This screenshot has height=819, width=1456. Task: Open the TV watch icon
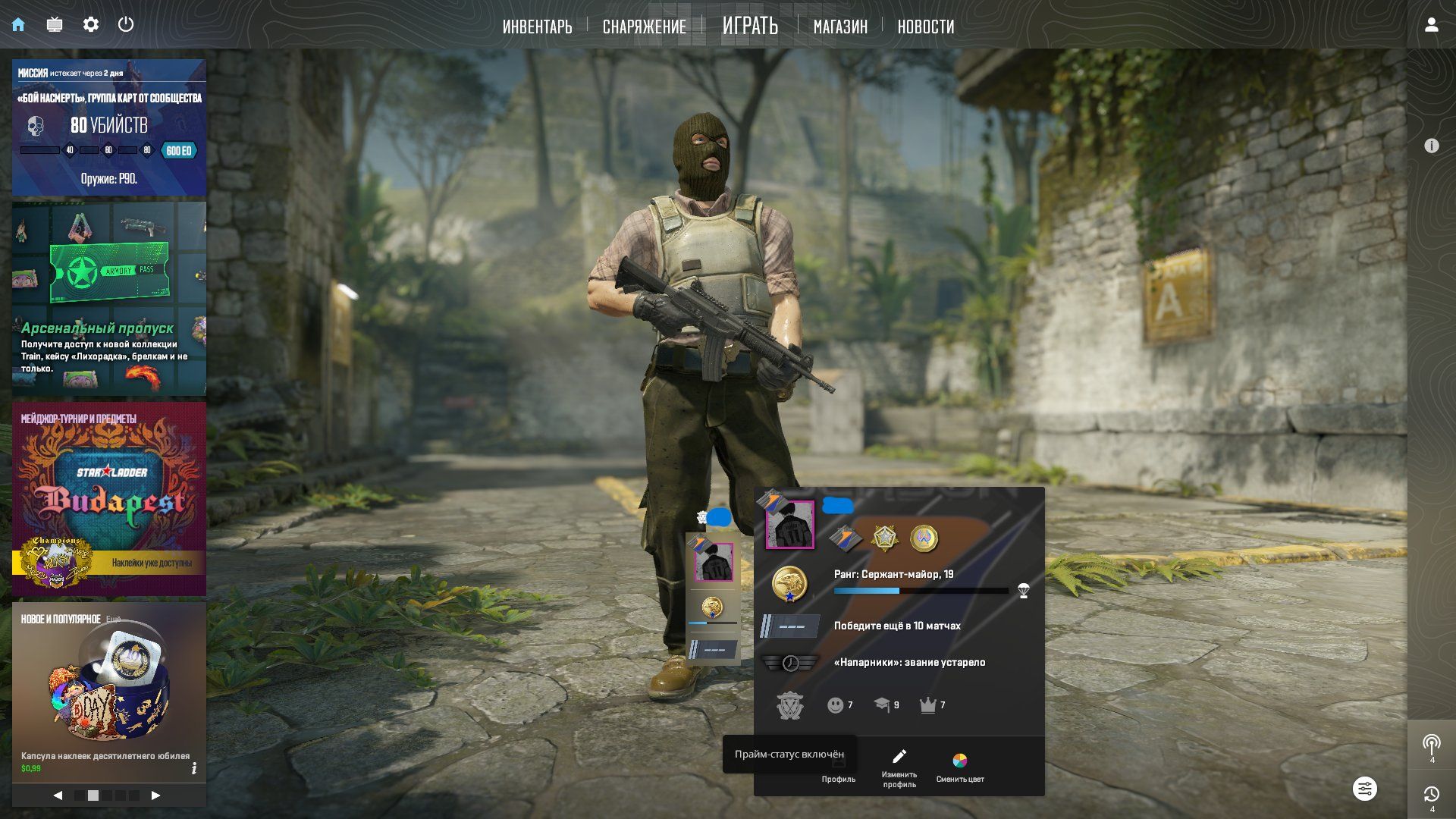pos(55,24)
